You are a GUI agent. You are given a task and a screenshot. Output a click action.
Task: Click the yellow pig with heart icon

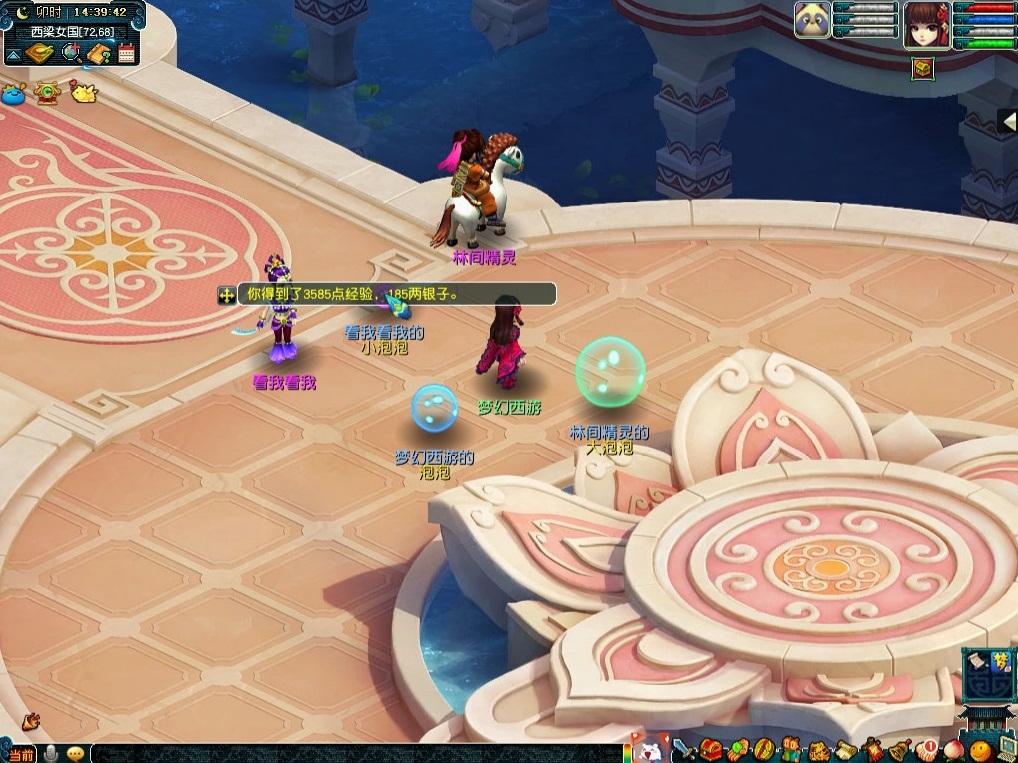(x=84, y=93)
